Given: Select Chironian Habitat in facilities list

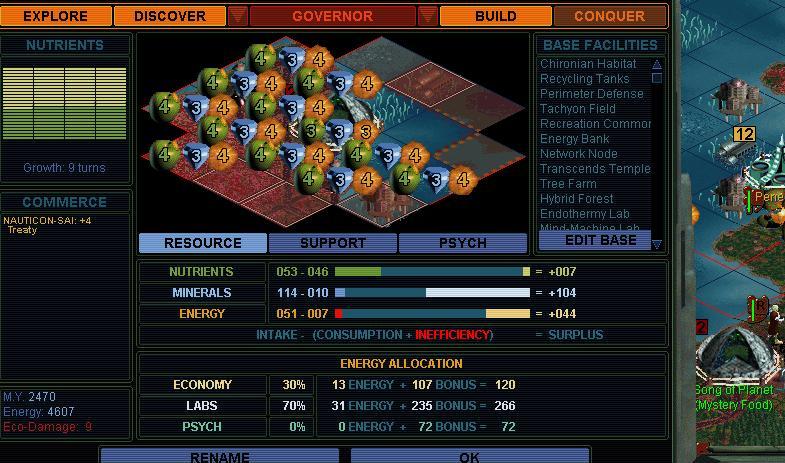Looking at the screenshot, I should [588, 64].
